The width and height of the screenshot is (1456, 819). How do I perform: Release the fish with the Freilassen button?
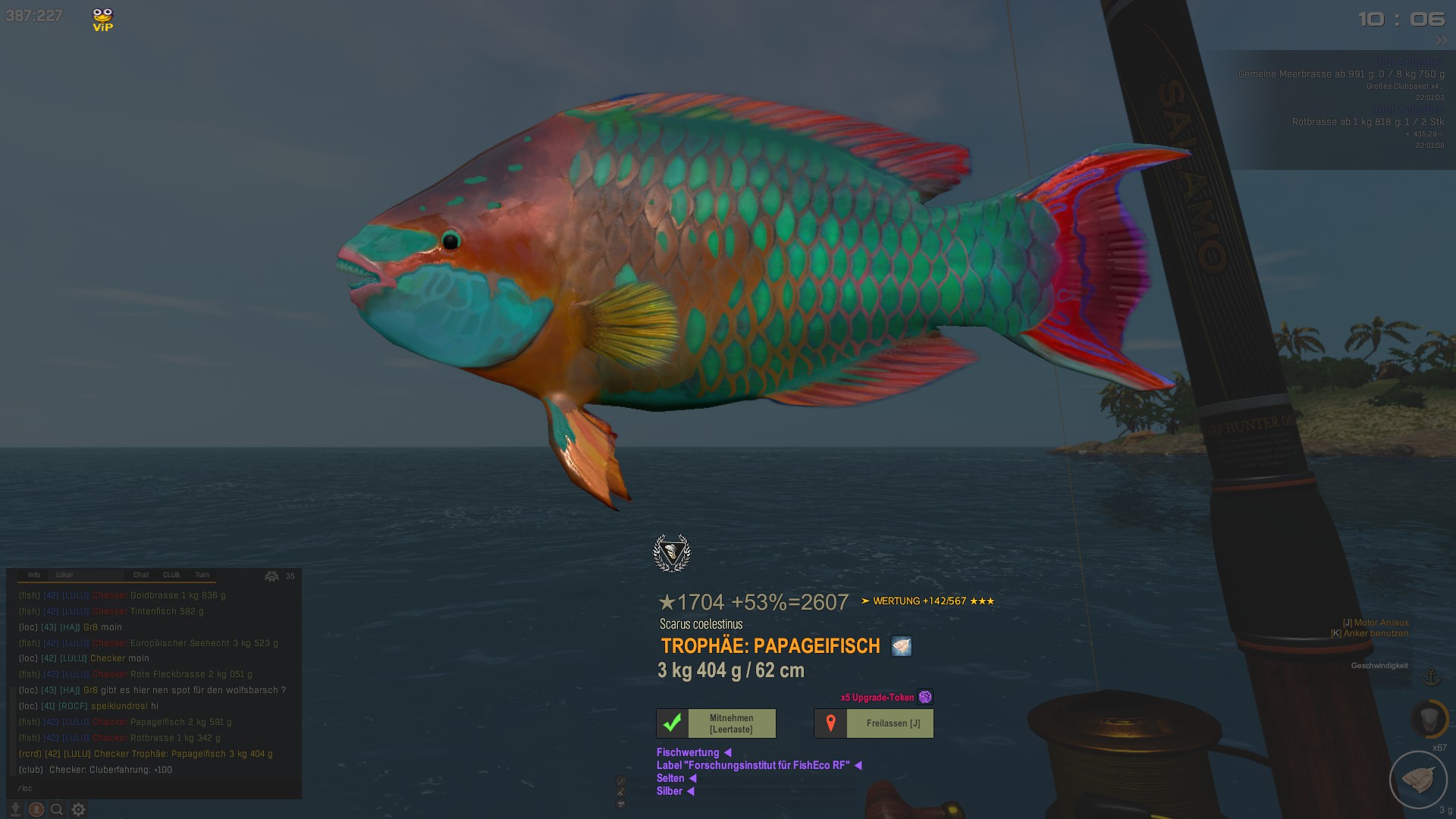[x=874, y=723]
